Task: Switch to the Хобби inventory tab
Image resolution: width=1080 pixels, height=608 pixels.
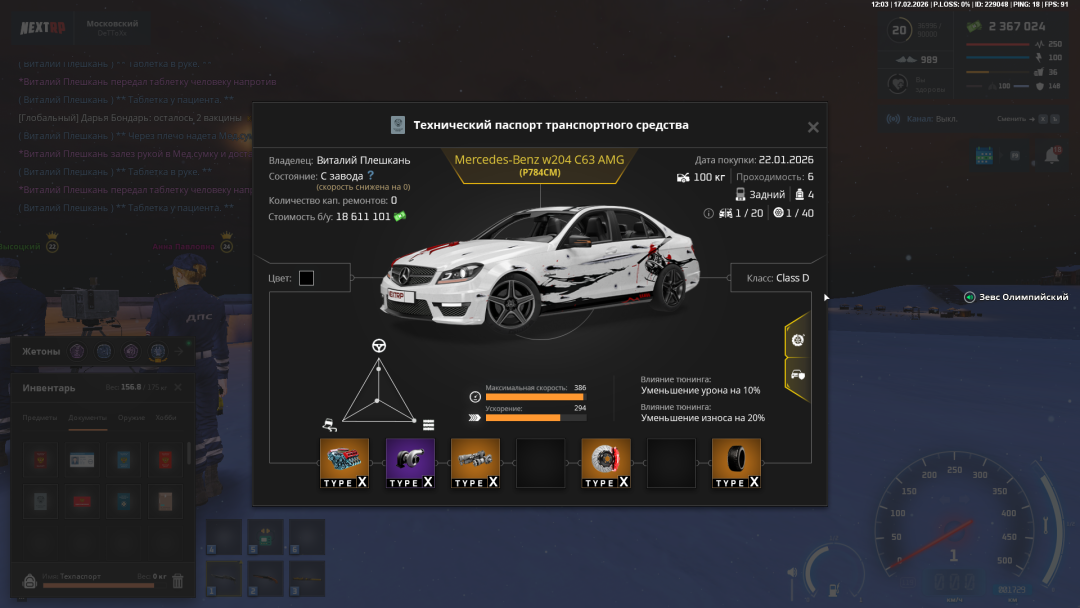Action: (x=166, y=418)
